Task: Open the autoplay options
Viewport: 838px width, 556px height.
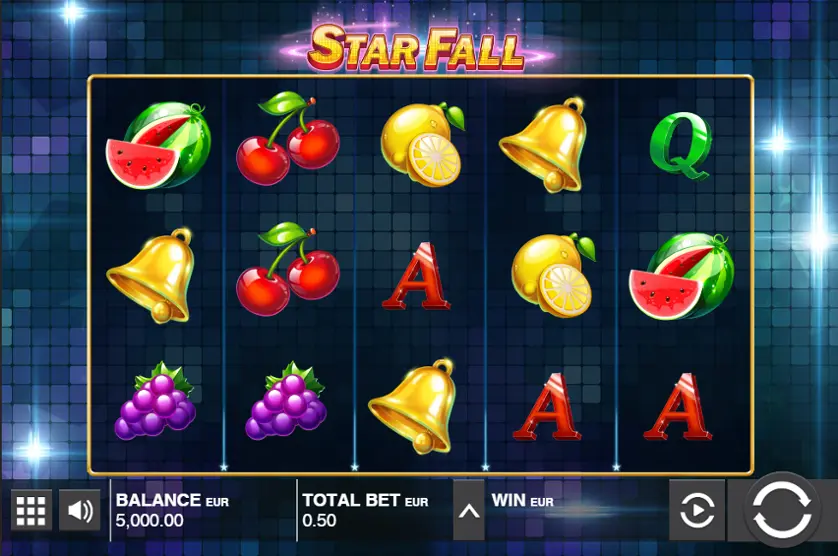Action: [696, 511]
